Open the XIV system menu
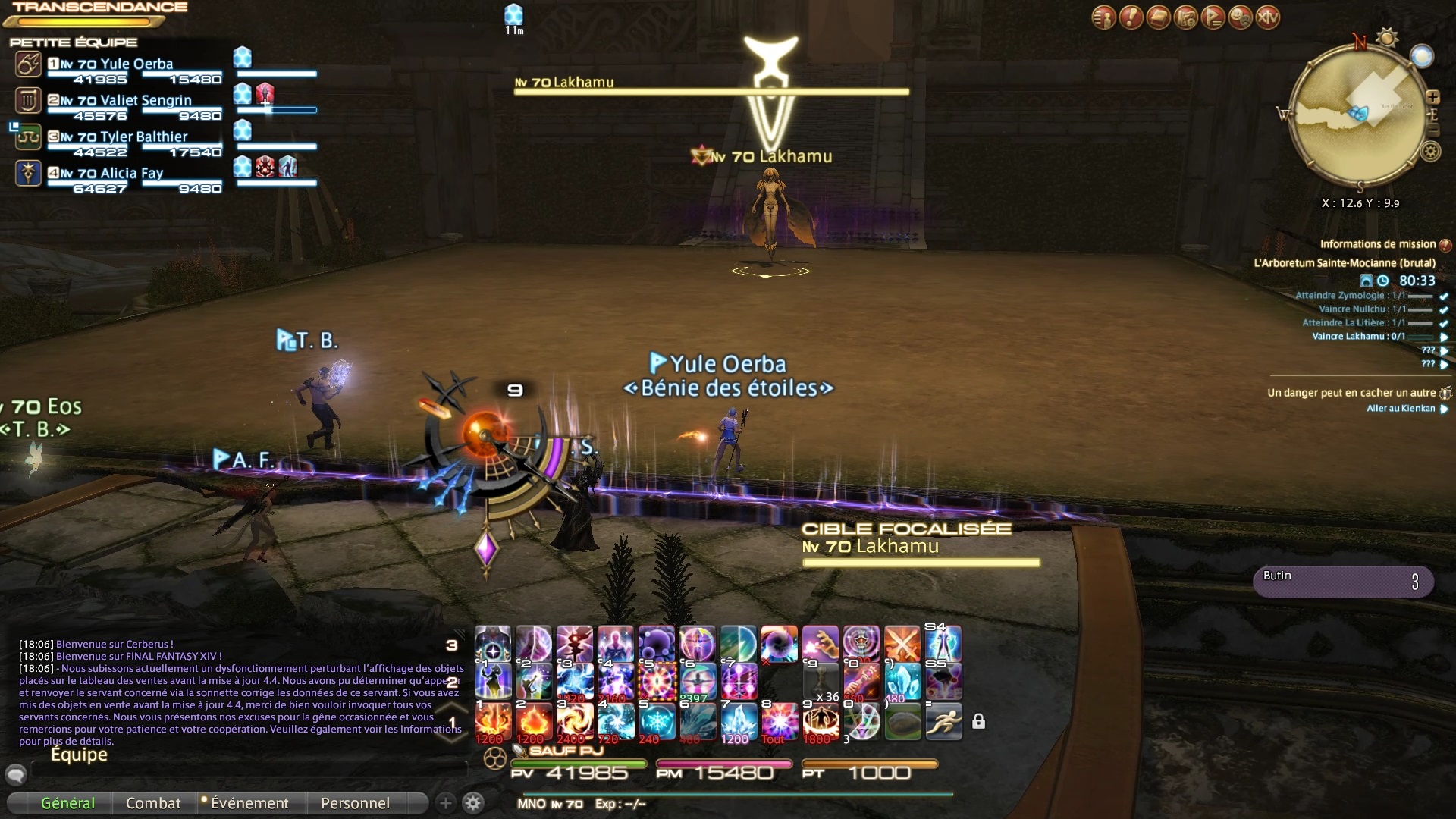The image size is (1456, 819). tap(1268, 17)
